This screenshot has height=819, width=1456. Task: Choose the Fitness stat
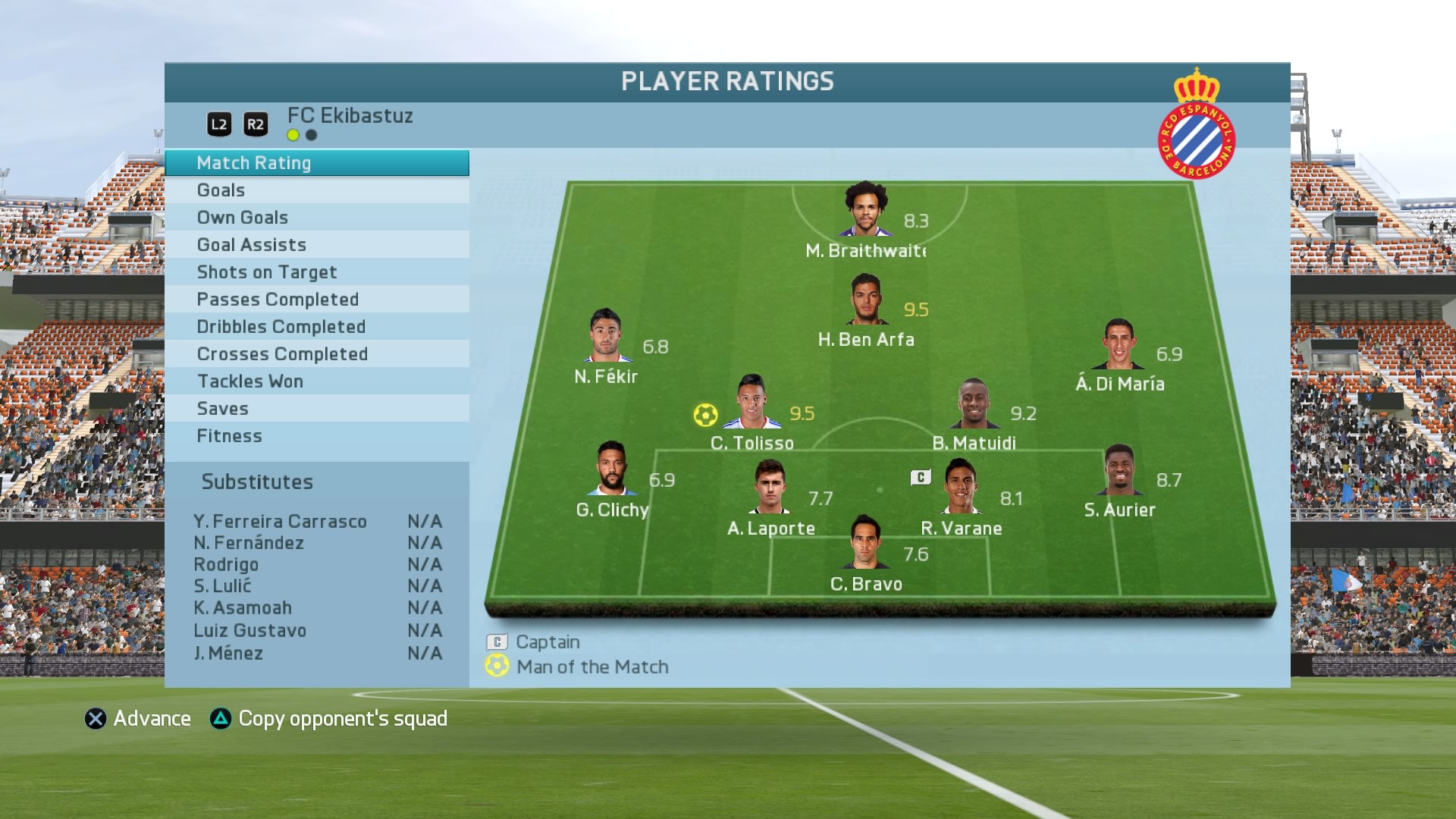pos(316,436)
